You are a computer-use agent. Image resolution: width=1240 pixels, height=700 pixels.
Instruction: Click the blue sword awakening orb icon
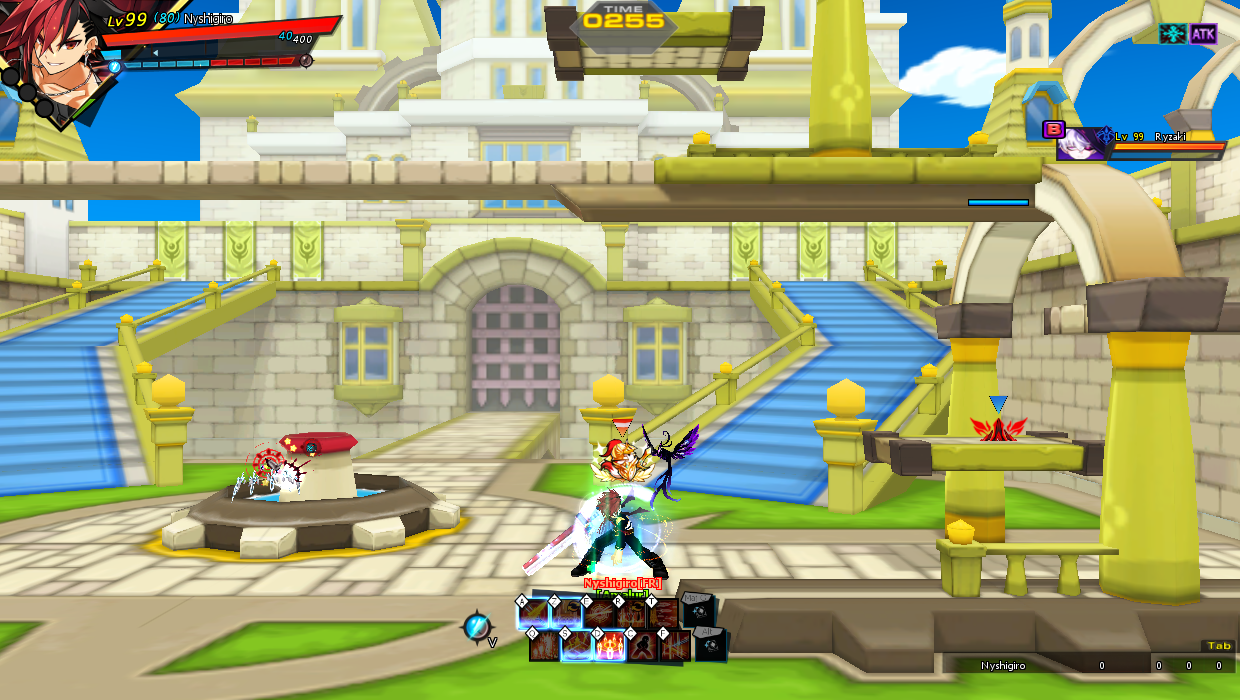476,628
